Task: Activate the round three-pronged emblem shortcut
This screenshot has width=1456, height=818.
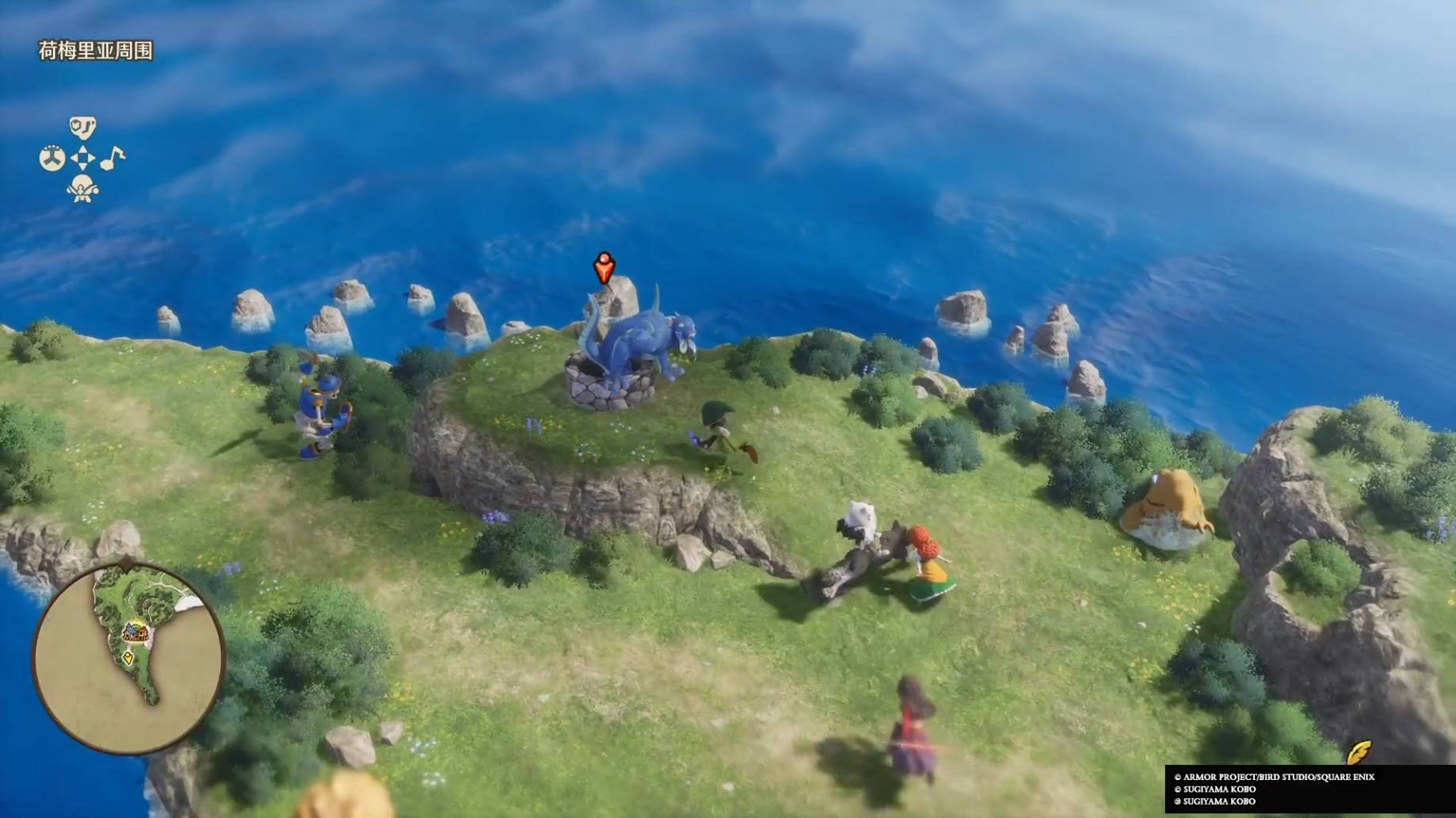Action: tap(52, 158)
